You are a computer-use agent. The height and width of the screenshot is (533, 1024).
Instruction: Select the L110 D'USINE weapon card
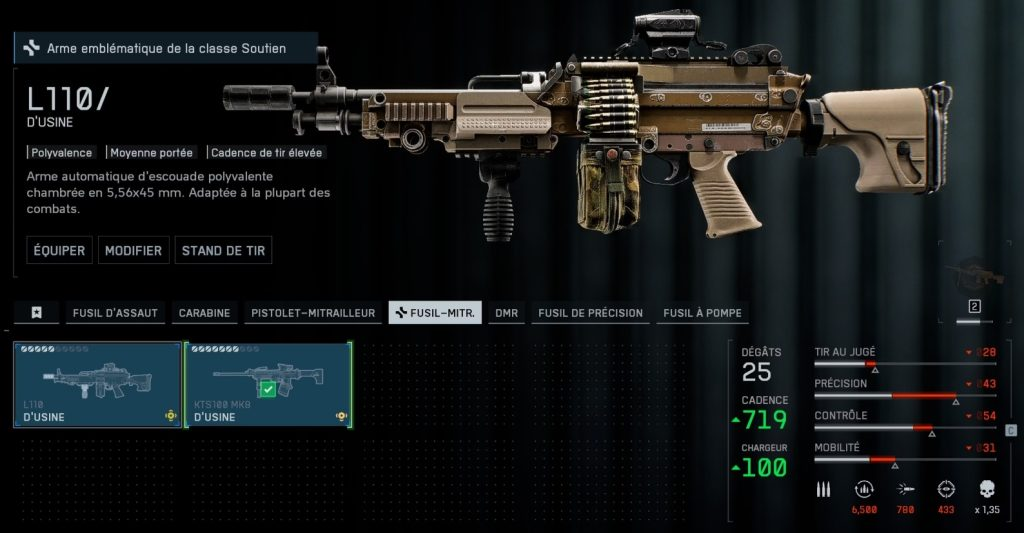[97, 385]
